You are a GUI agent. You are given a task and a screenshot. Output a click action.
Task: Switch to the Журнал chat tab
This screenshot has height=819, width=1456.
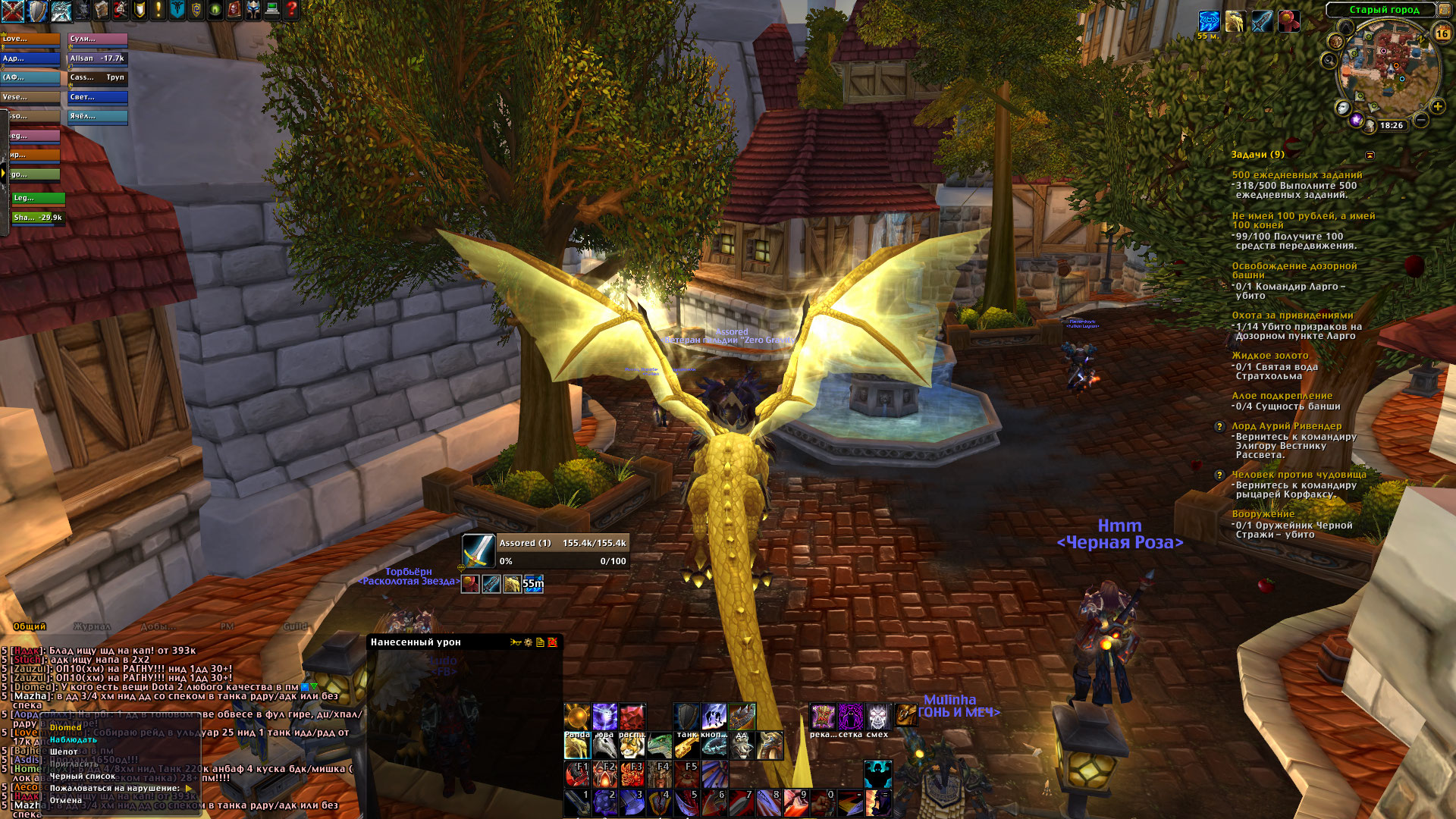(92, 626)
